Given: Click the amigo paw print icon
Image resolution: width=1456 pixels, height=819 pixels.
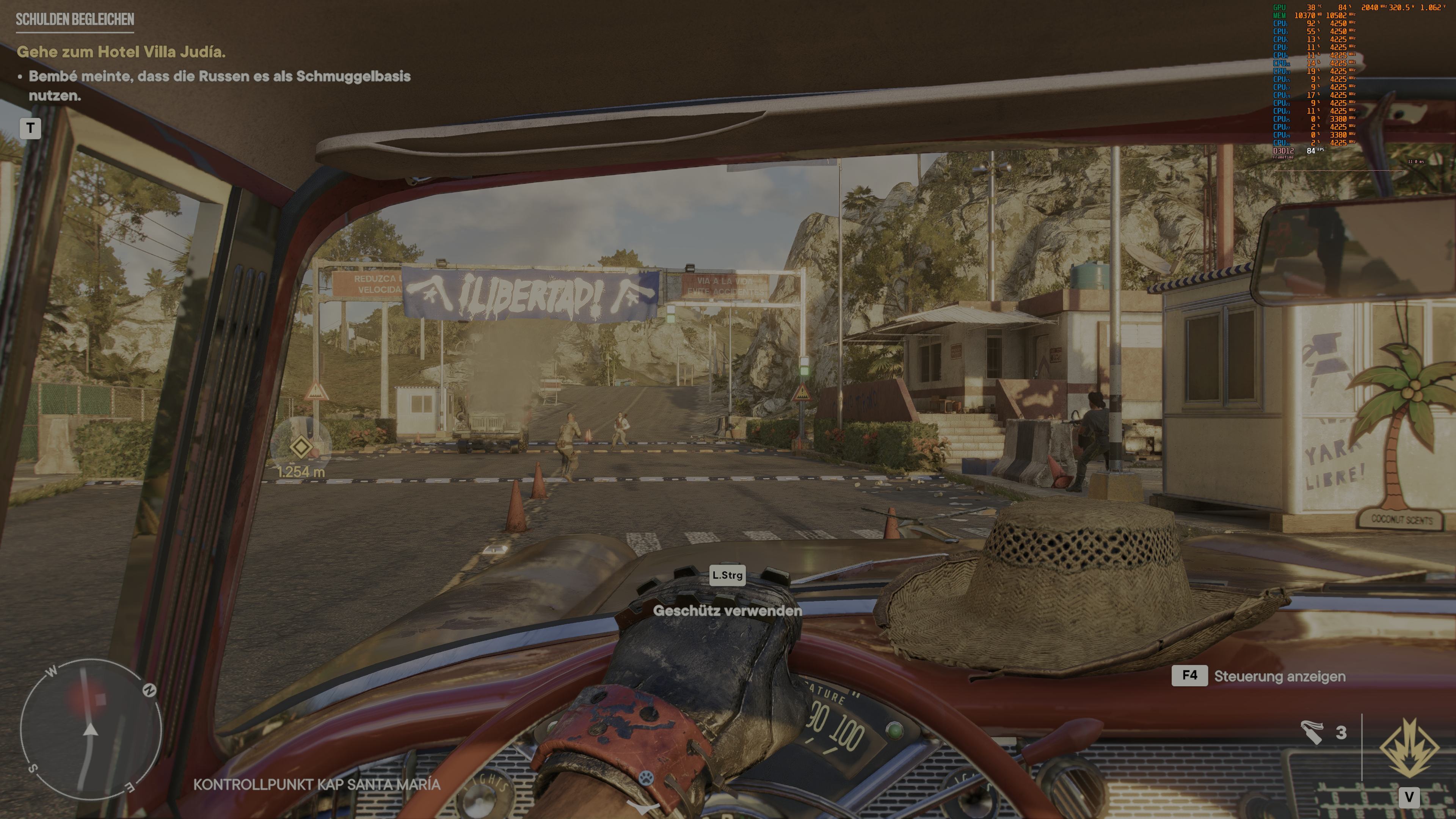Looking at the screenshot, I should [646, 778].
